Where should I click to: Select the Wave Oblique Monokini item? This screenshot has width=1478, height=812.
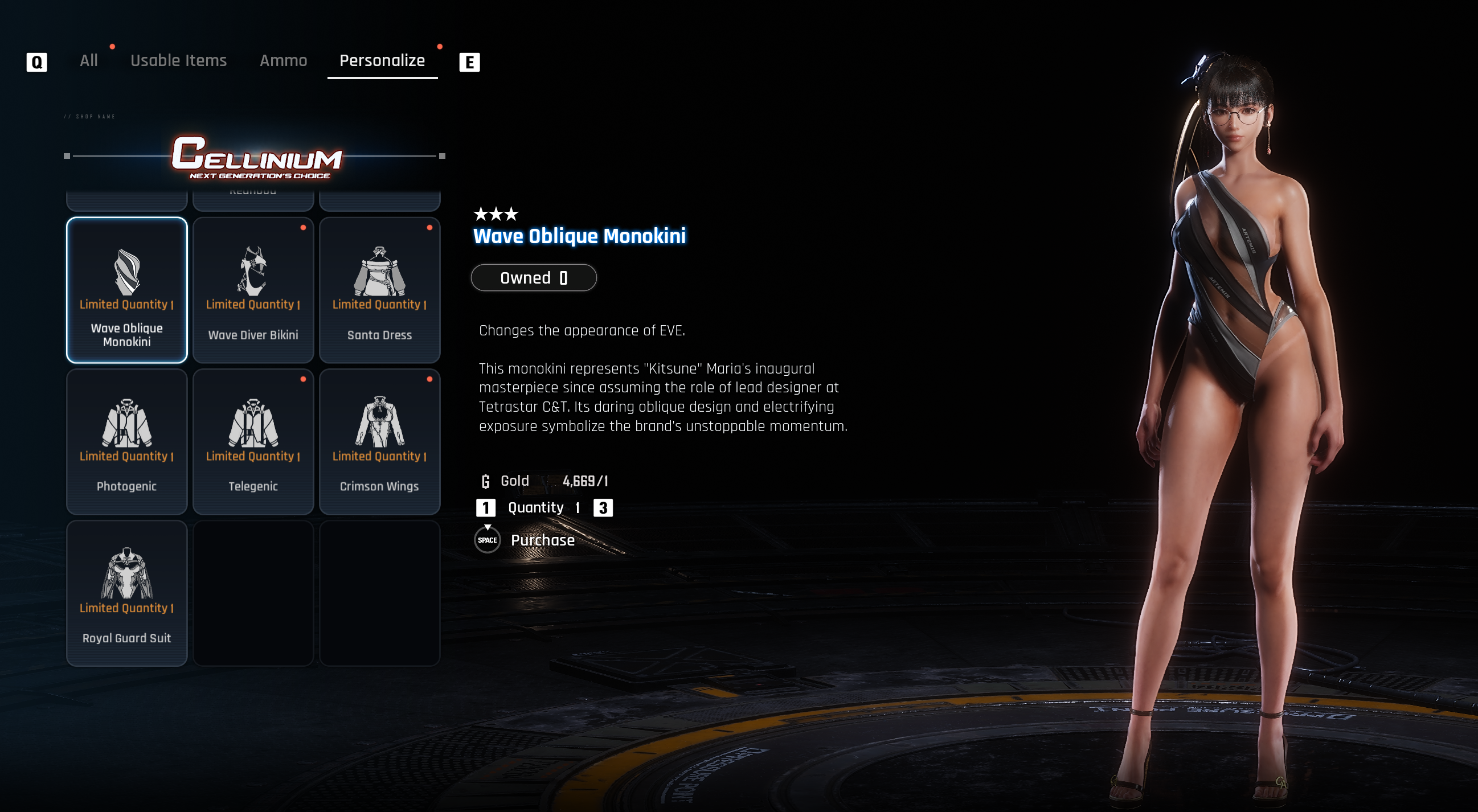127,290
